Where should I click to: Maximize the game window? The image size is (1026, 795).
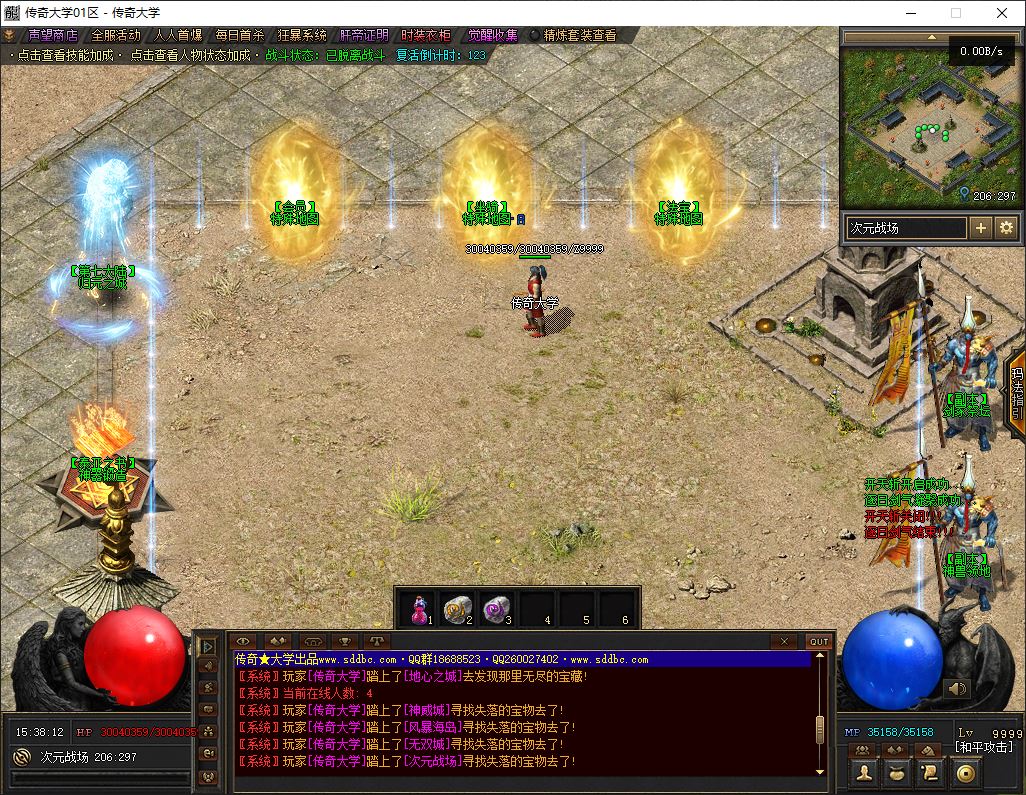(955, 13)
